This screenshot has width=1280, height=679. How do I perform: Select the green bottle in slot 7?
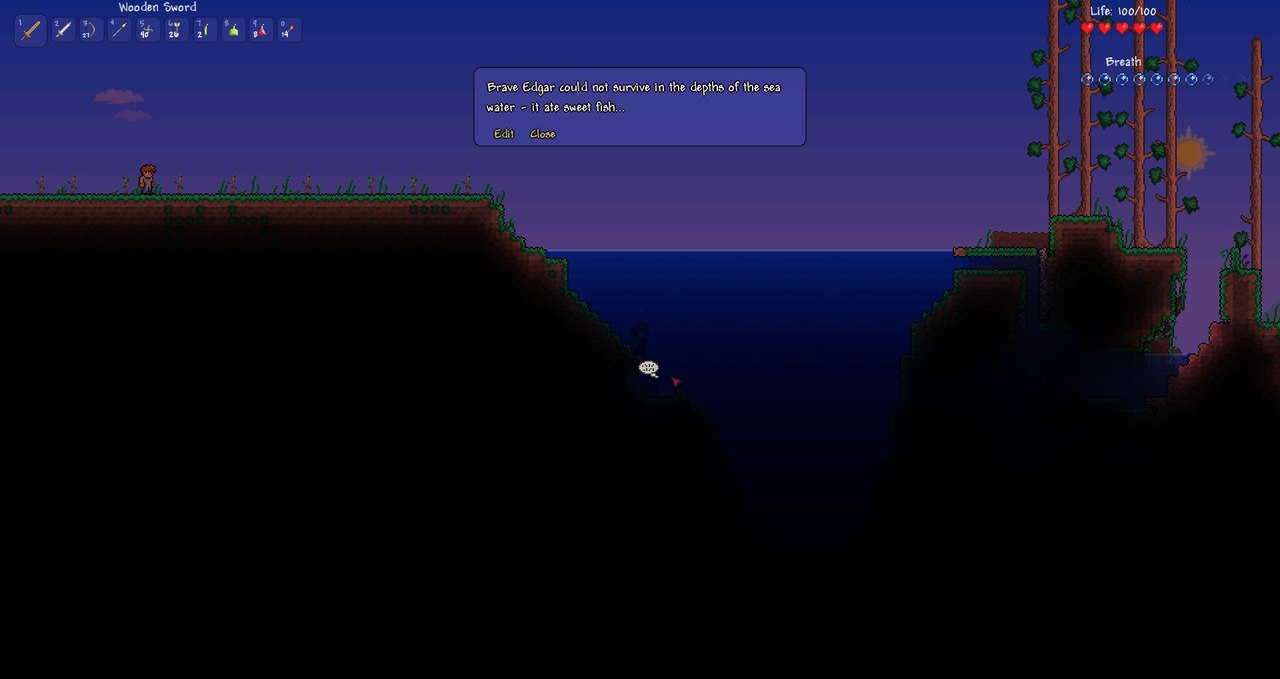[203, 30]
